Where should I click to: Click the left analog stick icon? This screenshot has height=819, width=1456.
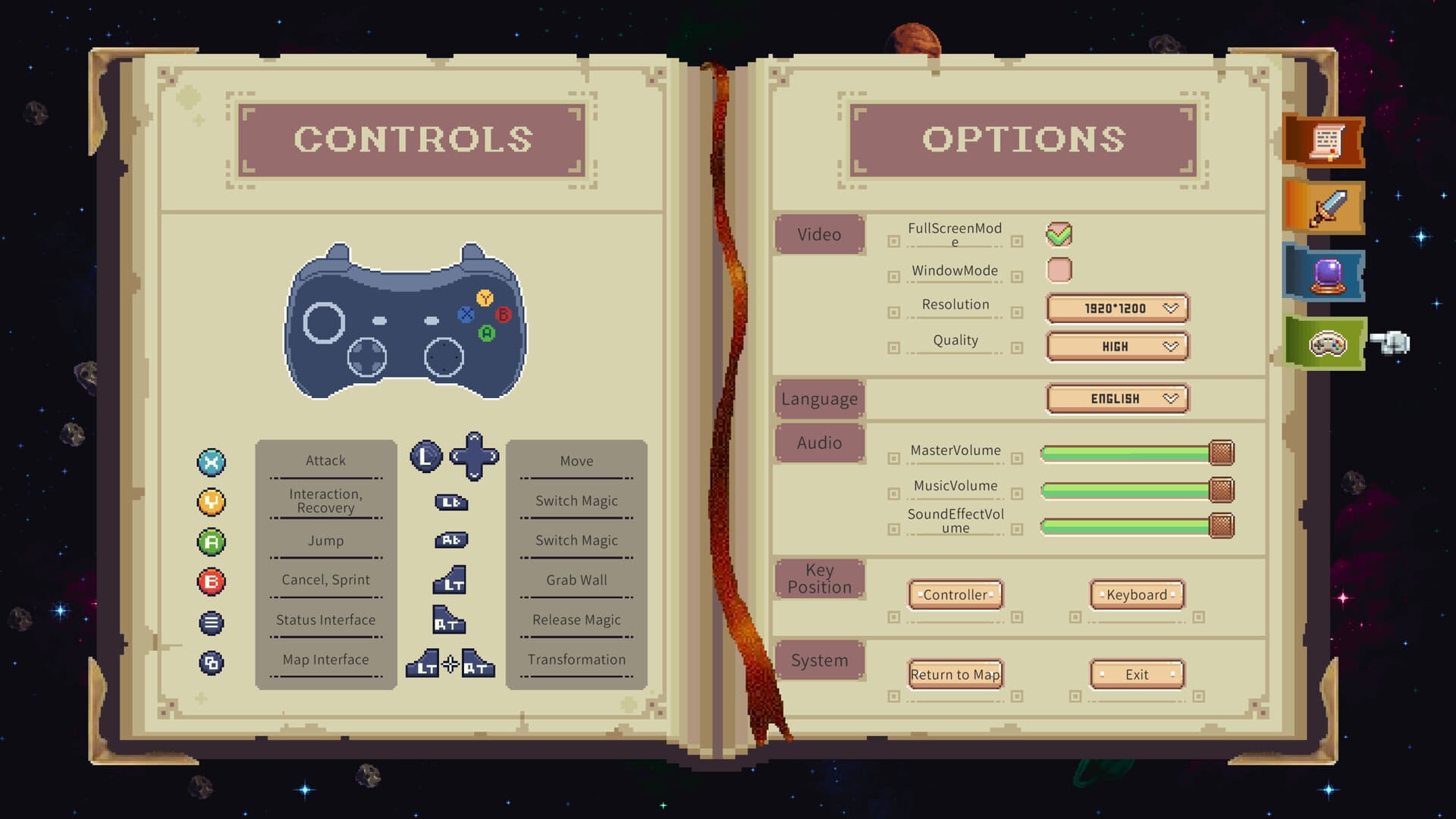coord(426,456)
